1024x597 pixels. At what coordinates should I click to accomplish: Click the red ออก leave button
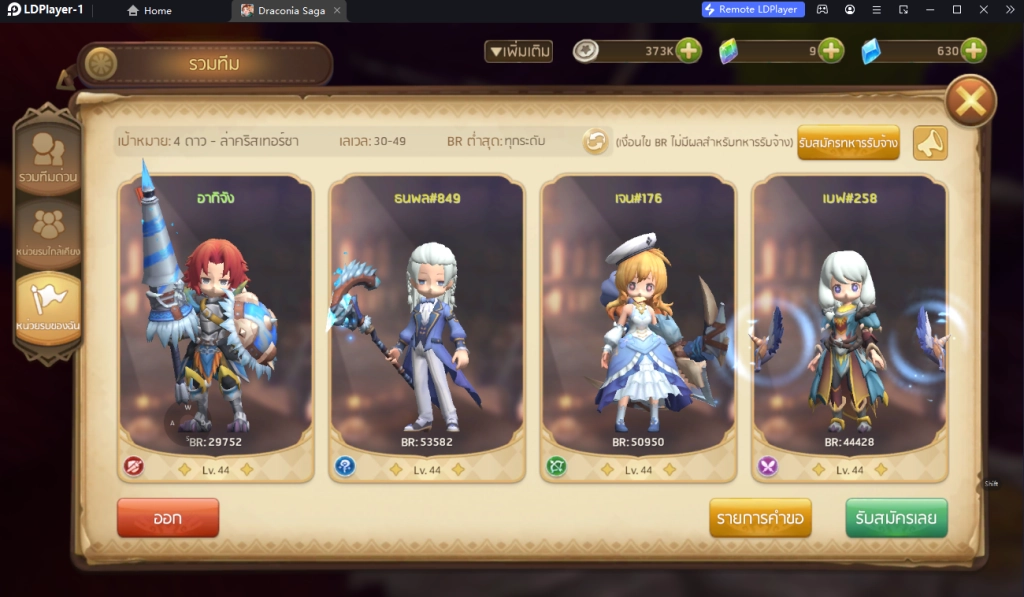[167, 518]
